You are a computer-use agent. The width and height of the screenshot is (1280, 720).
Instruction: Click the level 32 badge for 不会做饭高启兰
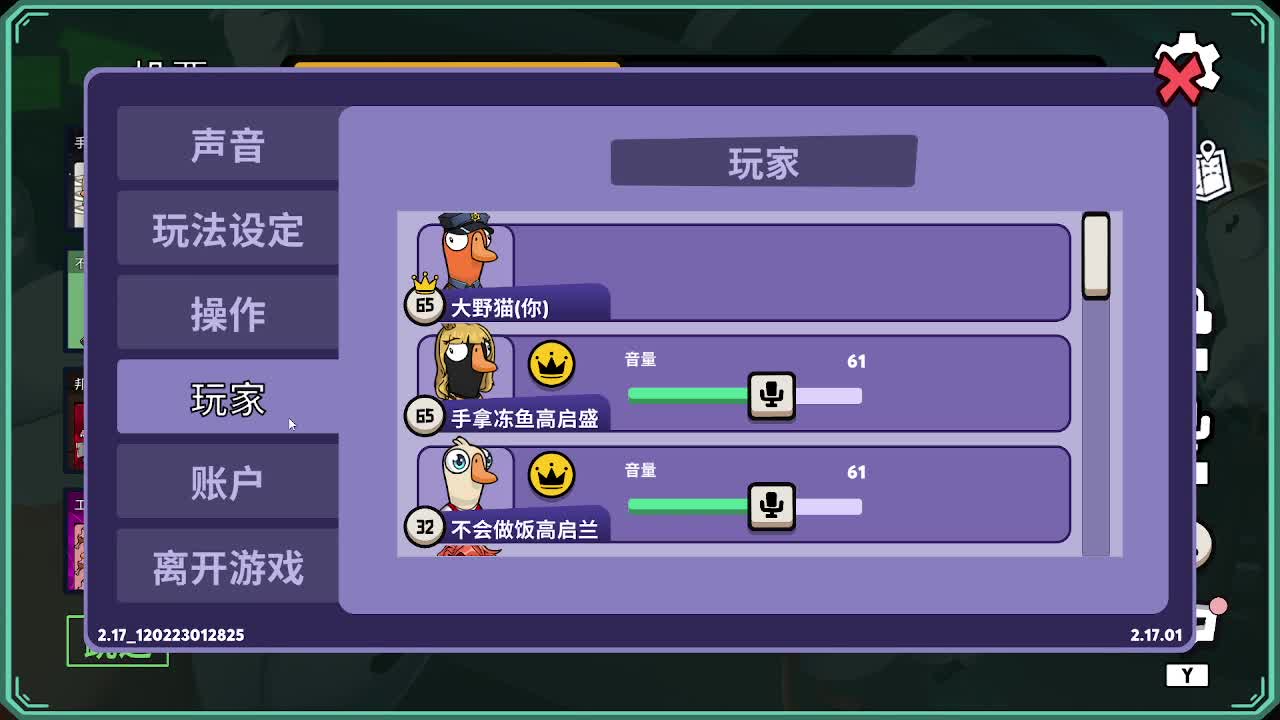click(x=424, y=524)
